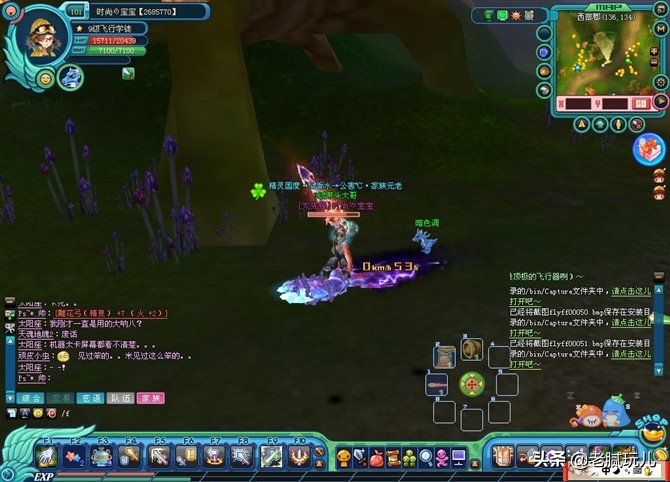Click the X coordinate input field
Viewport: 670px width, 482px height.
coord(577,102)
